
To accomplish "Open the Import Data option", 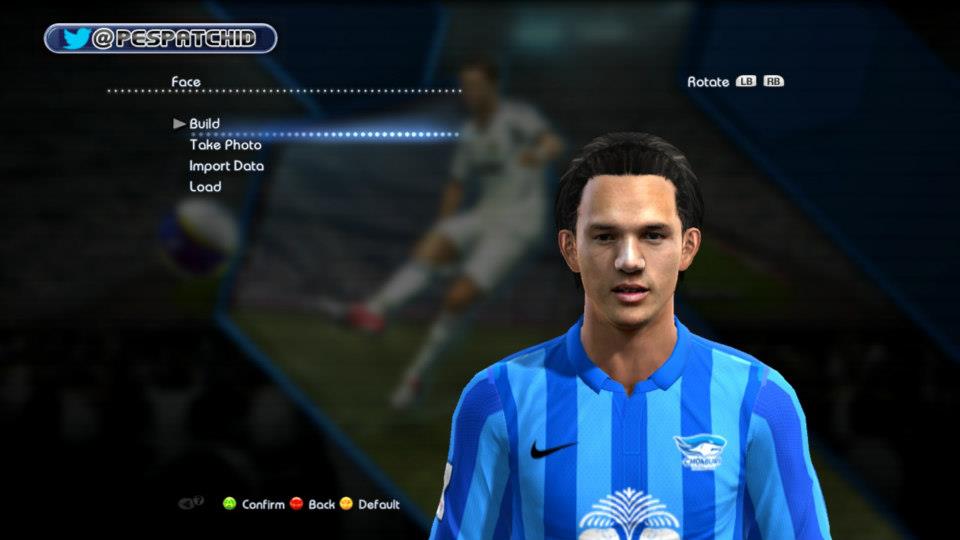I will 226,166.
